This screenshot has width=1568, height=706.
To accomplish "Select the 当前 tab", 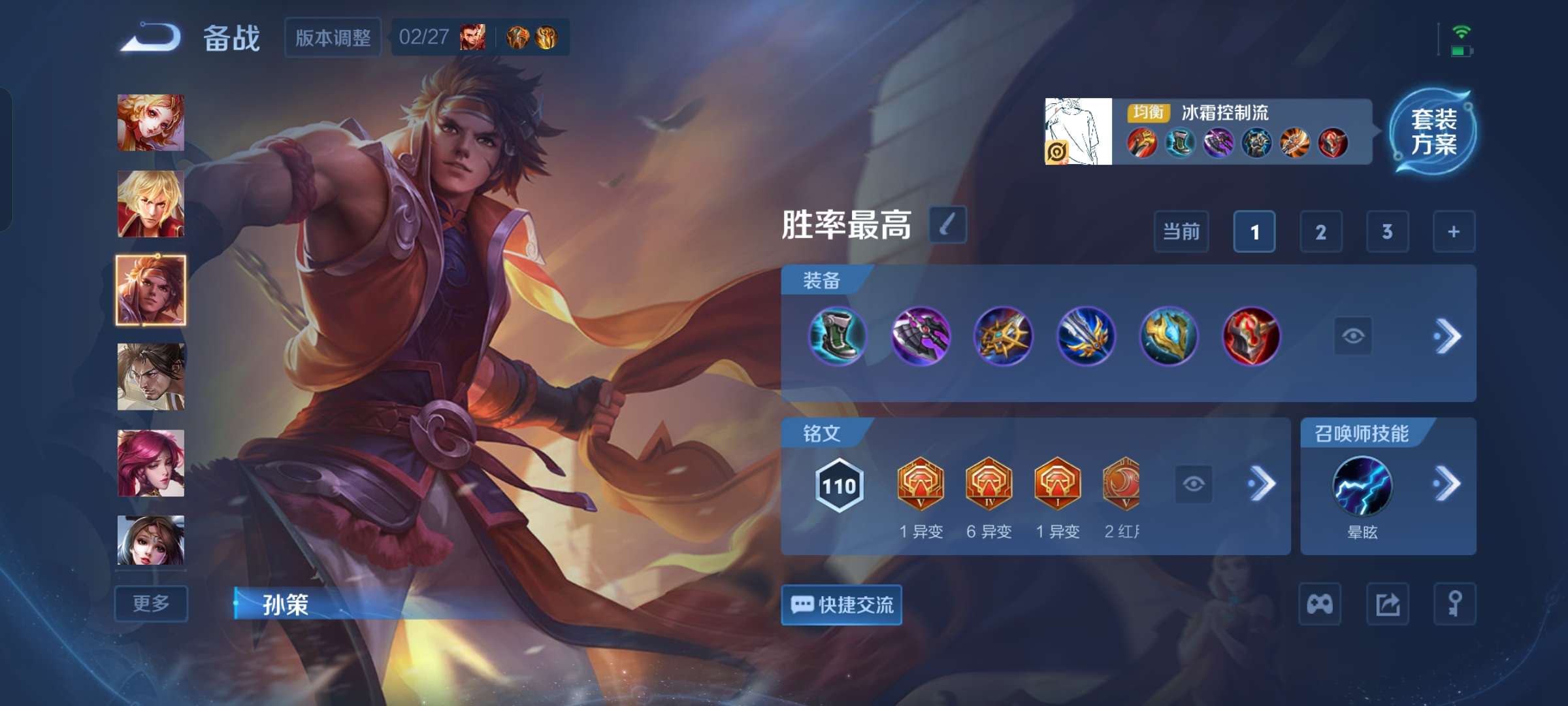I will [1182, 231].
